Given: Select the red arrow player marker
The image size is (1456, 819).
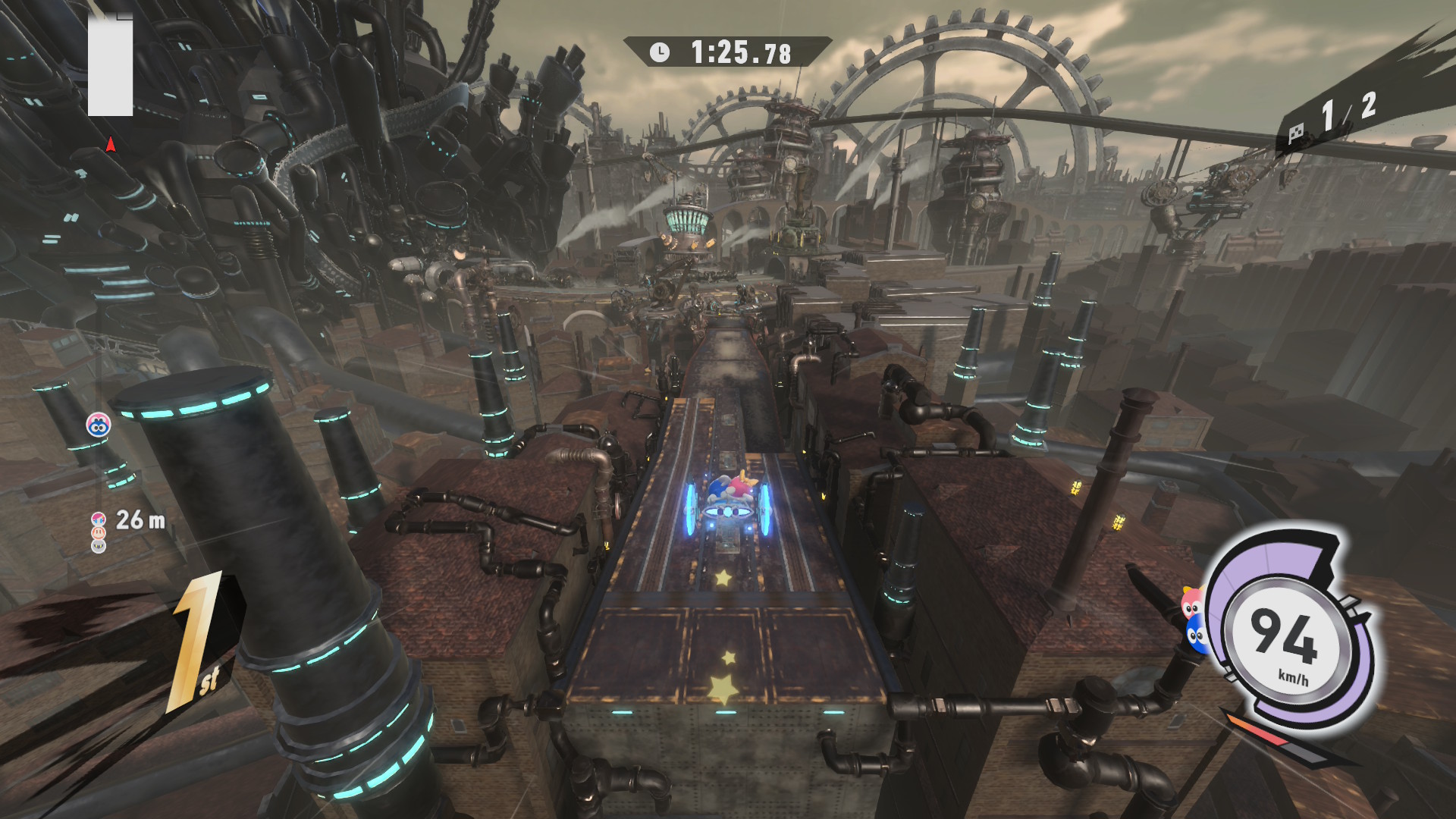Looking at the screenshot, I should point(111,144).
